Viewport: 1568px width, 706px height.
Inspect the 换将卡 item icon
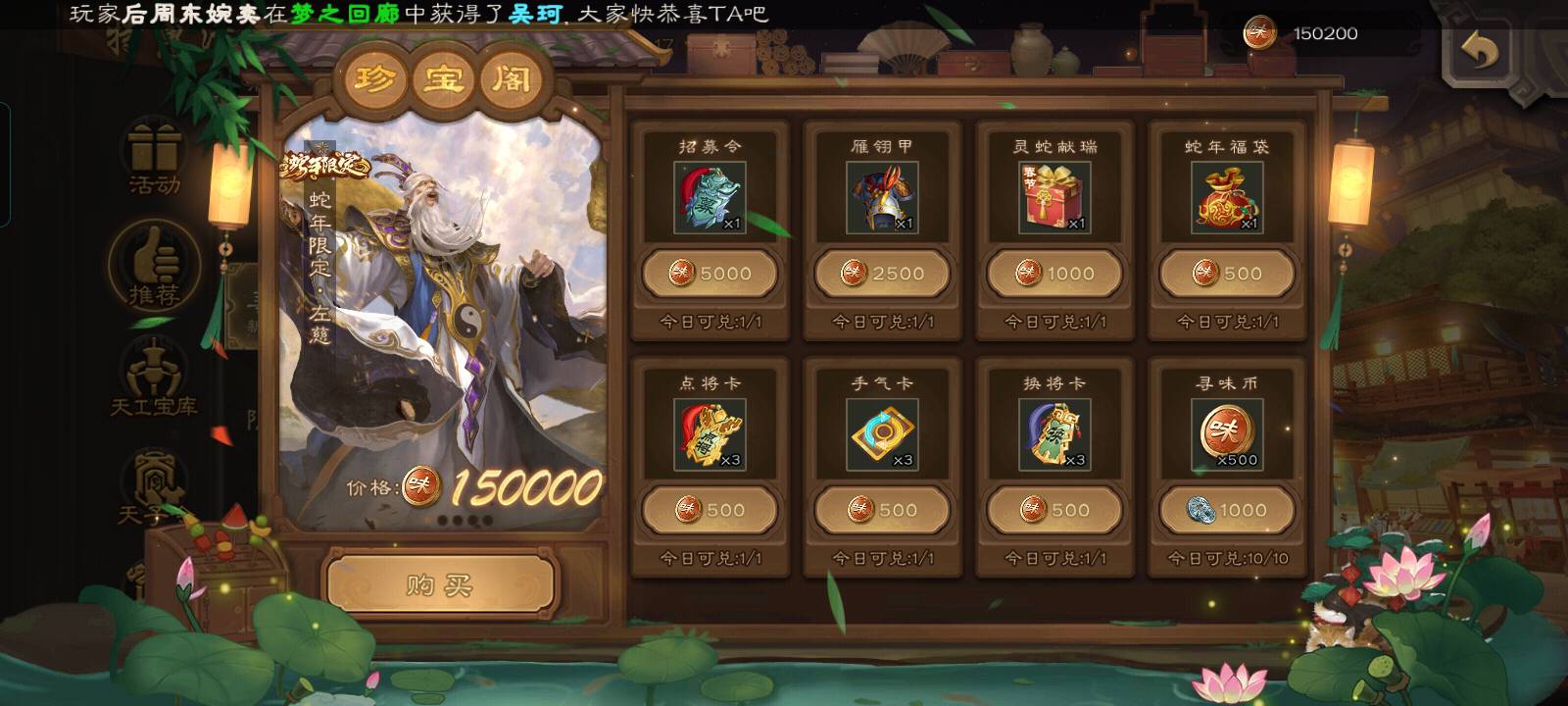pos(1054,434)
